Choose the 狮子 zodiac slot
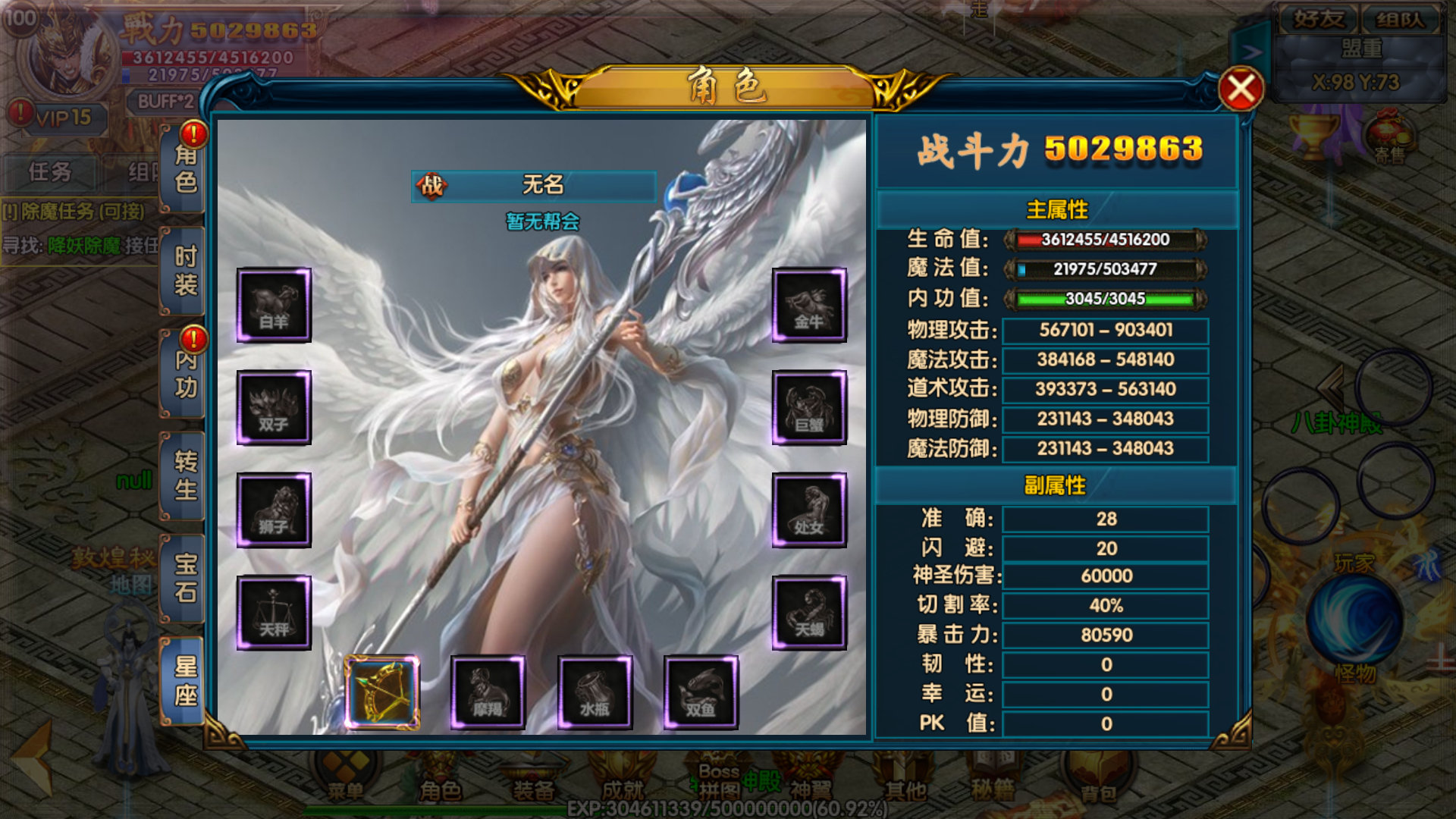Image resolution: width=1456 pixels, height=819 pixels. pos(274,510)
